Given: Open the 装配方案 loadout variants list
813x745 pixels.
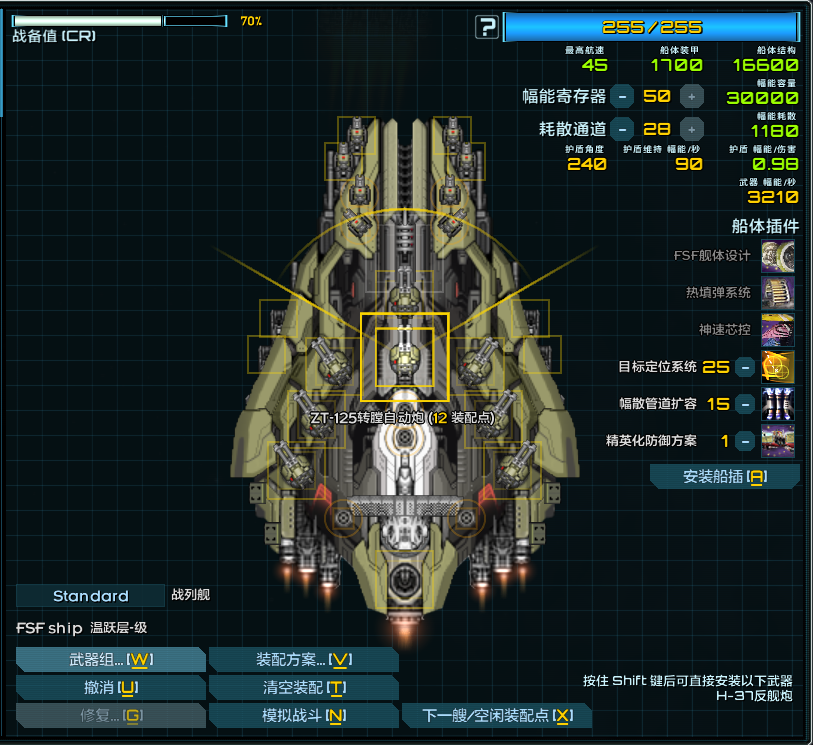Looking at the screenshot, I should 304,660.
